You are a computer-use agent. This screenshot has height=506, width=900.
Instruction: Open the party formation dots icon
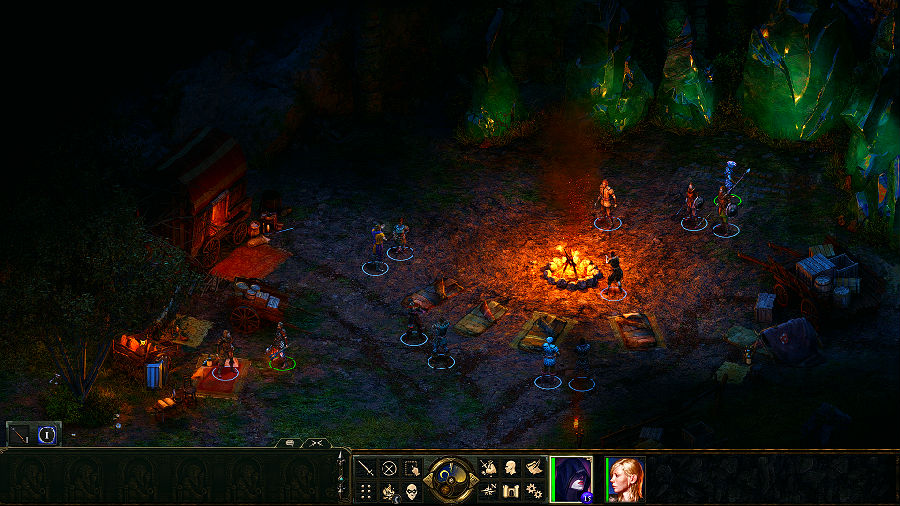[x=366, y=491]
